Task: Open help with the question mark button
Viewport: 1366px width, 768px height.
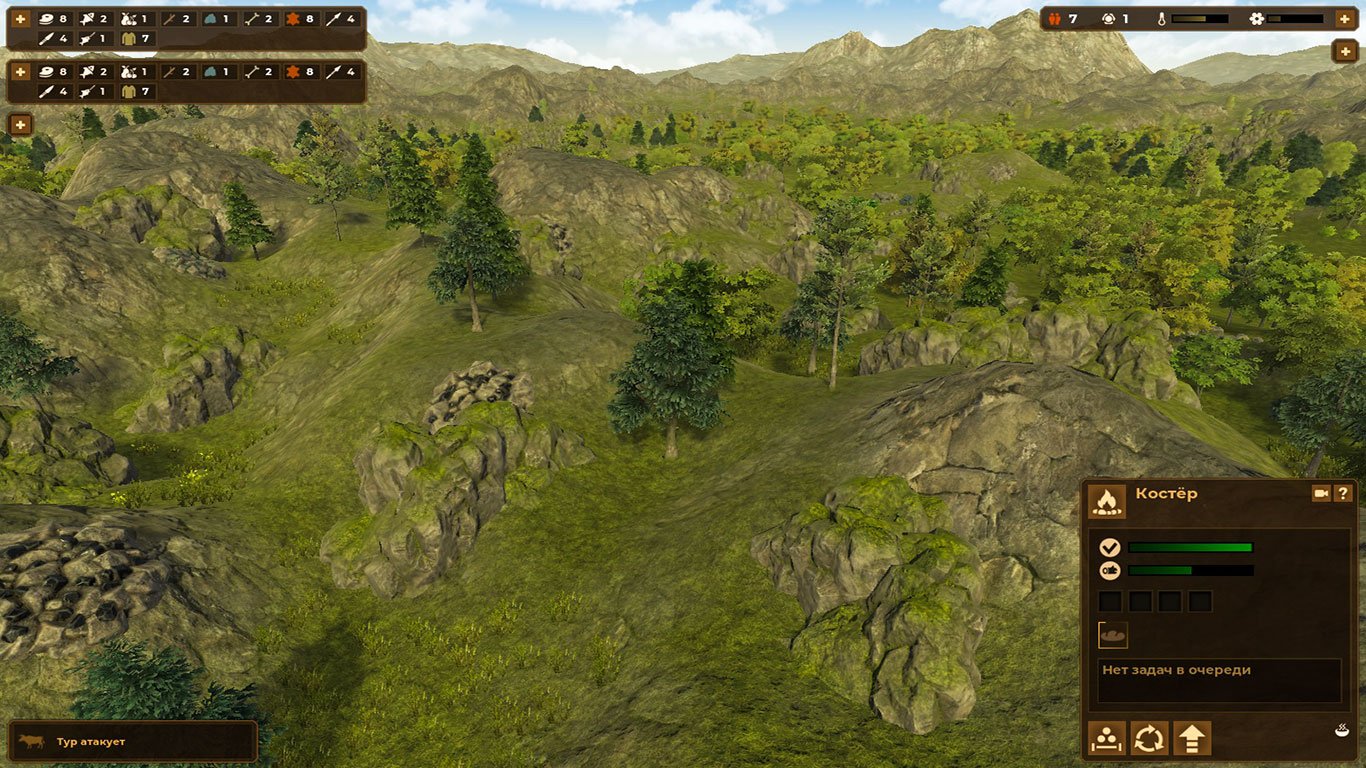Action: point(1343,493)
